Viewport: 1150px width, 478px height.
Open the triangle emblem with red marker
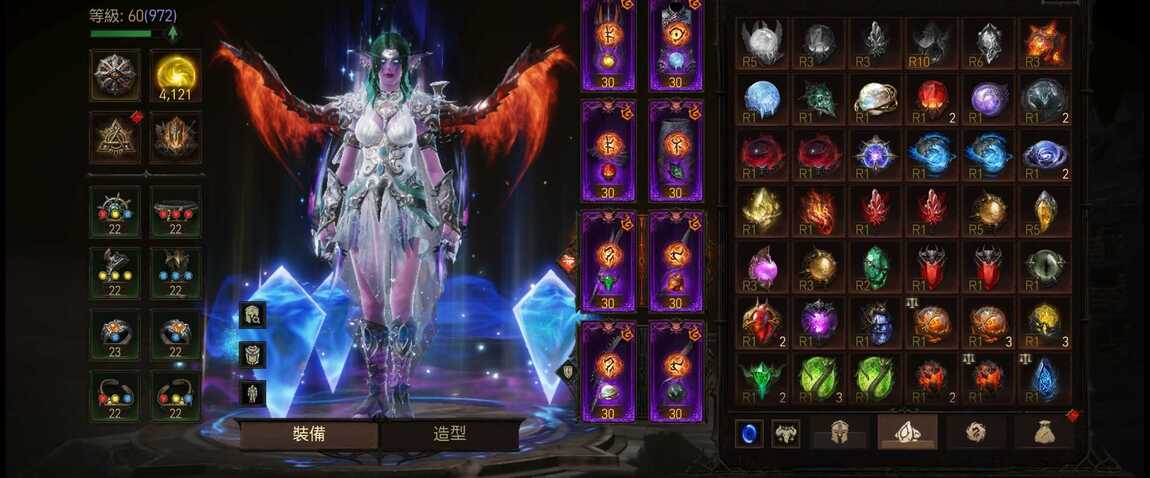click(115, 137)
